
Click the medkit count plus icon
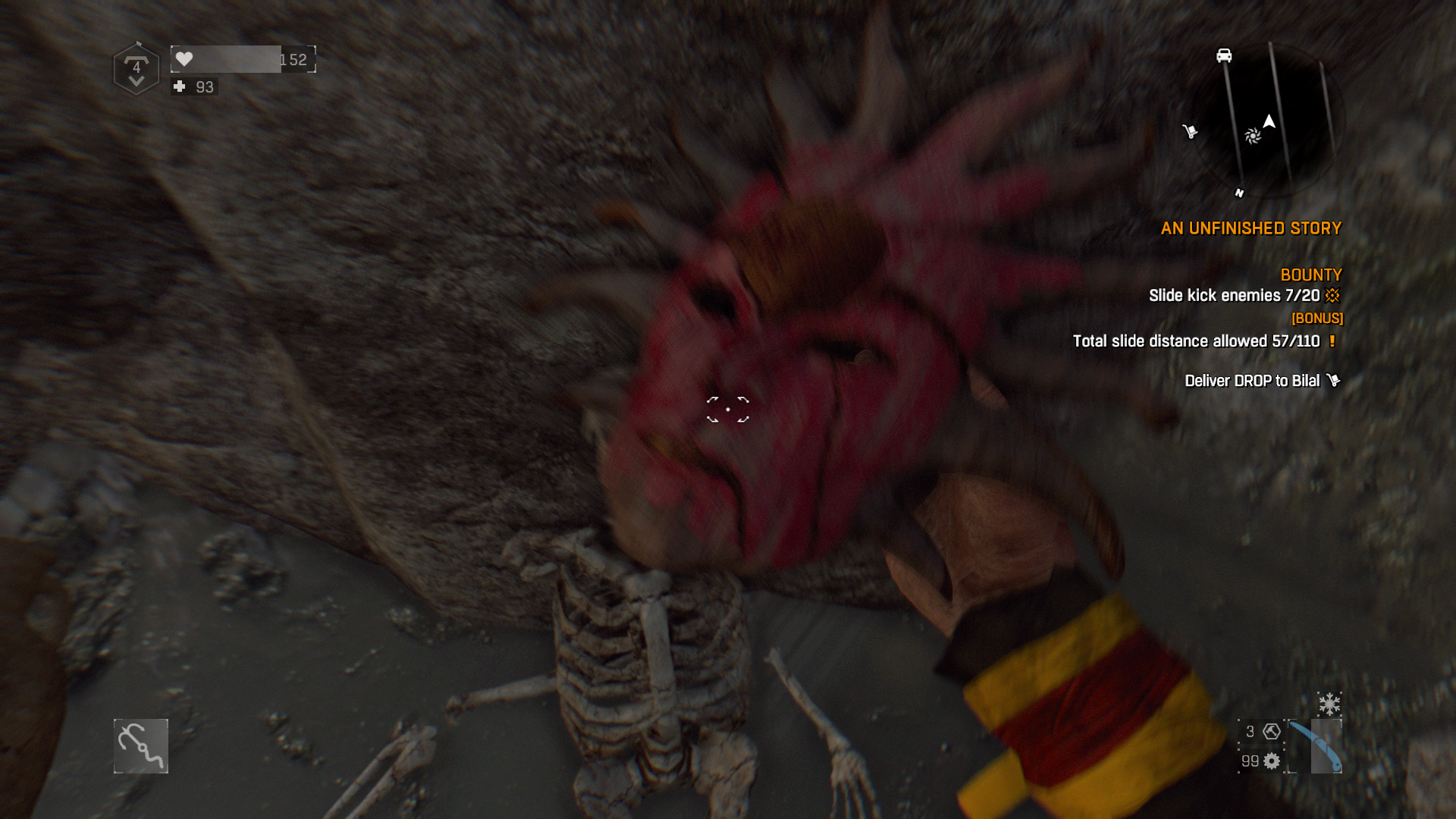(x=180, y=86)
